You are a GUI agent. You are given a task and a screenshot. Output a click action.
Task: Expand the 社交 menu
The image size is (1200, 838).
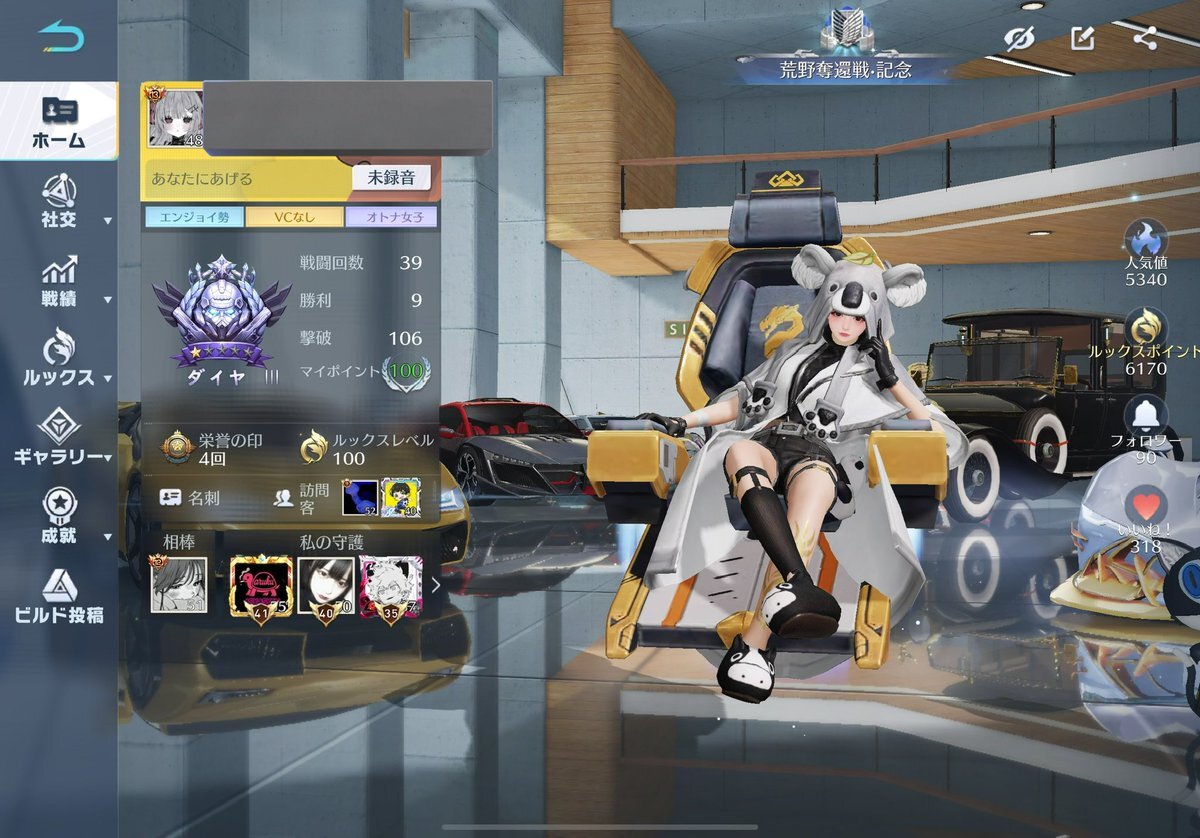(59, 201)
